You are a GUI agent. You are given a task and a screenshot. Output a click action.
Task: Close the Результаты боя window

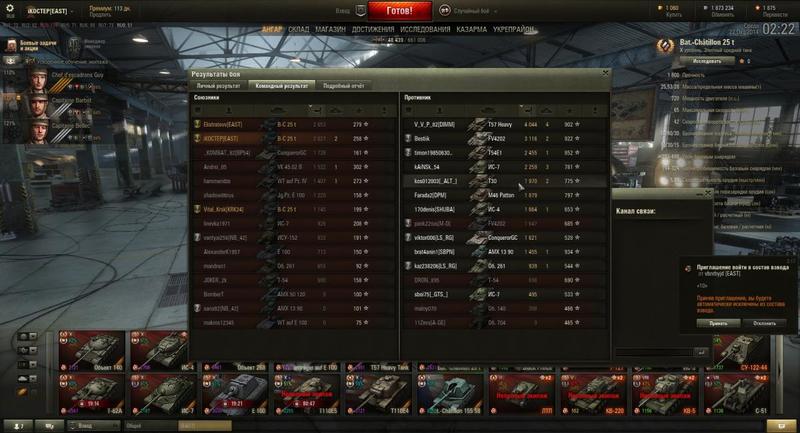(x=604, y=73)
